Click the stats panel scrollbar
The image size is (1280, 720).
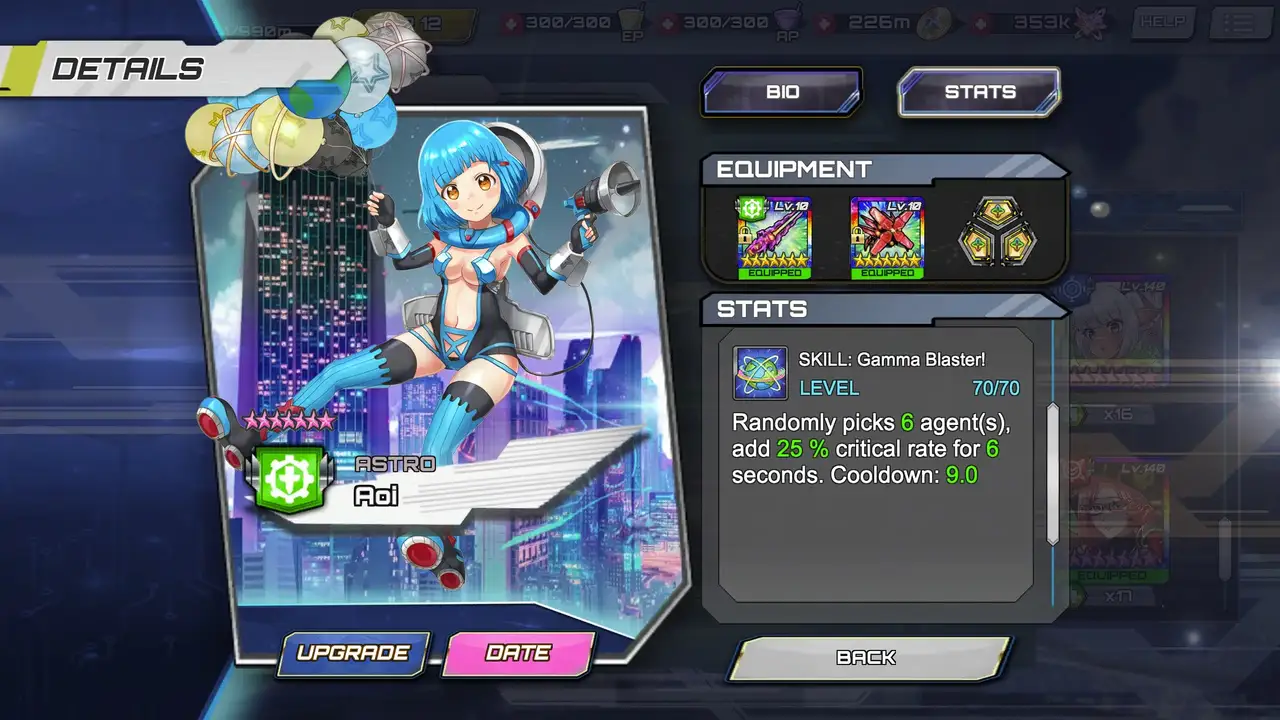[1052, 474]
